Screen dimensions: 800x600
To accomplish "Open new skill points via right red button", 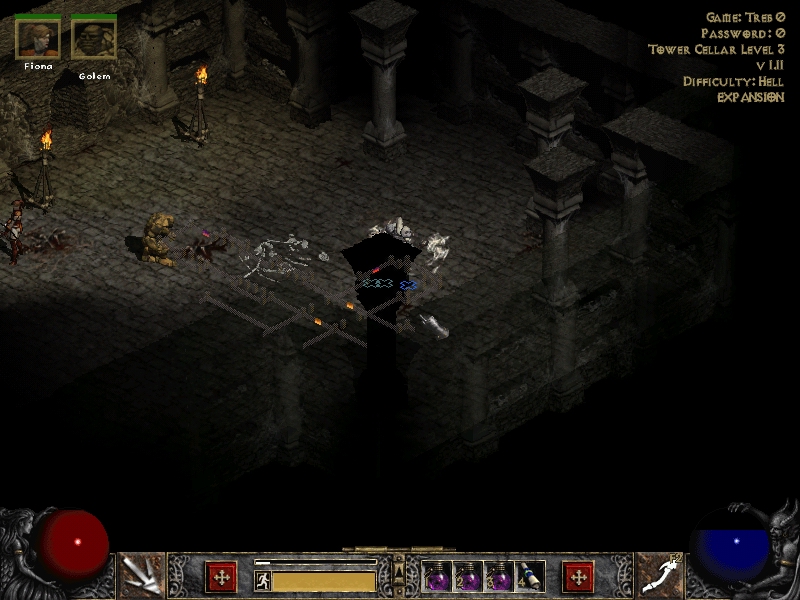I will click(578, 577).
